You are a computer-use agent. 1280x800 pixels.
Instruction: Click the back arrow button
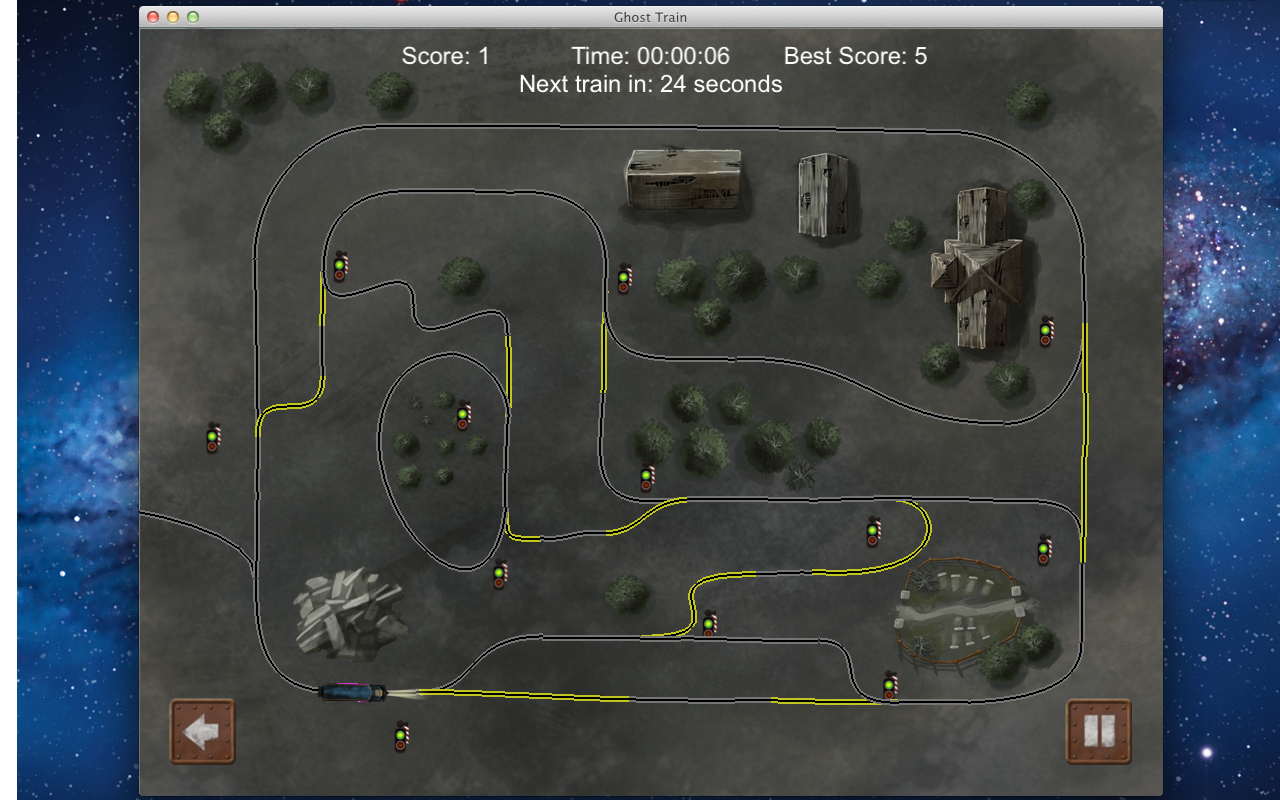(x=202, y=731)
